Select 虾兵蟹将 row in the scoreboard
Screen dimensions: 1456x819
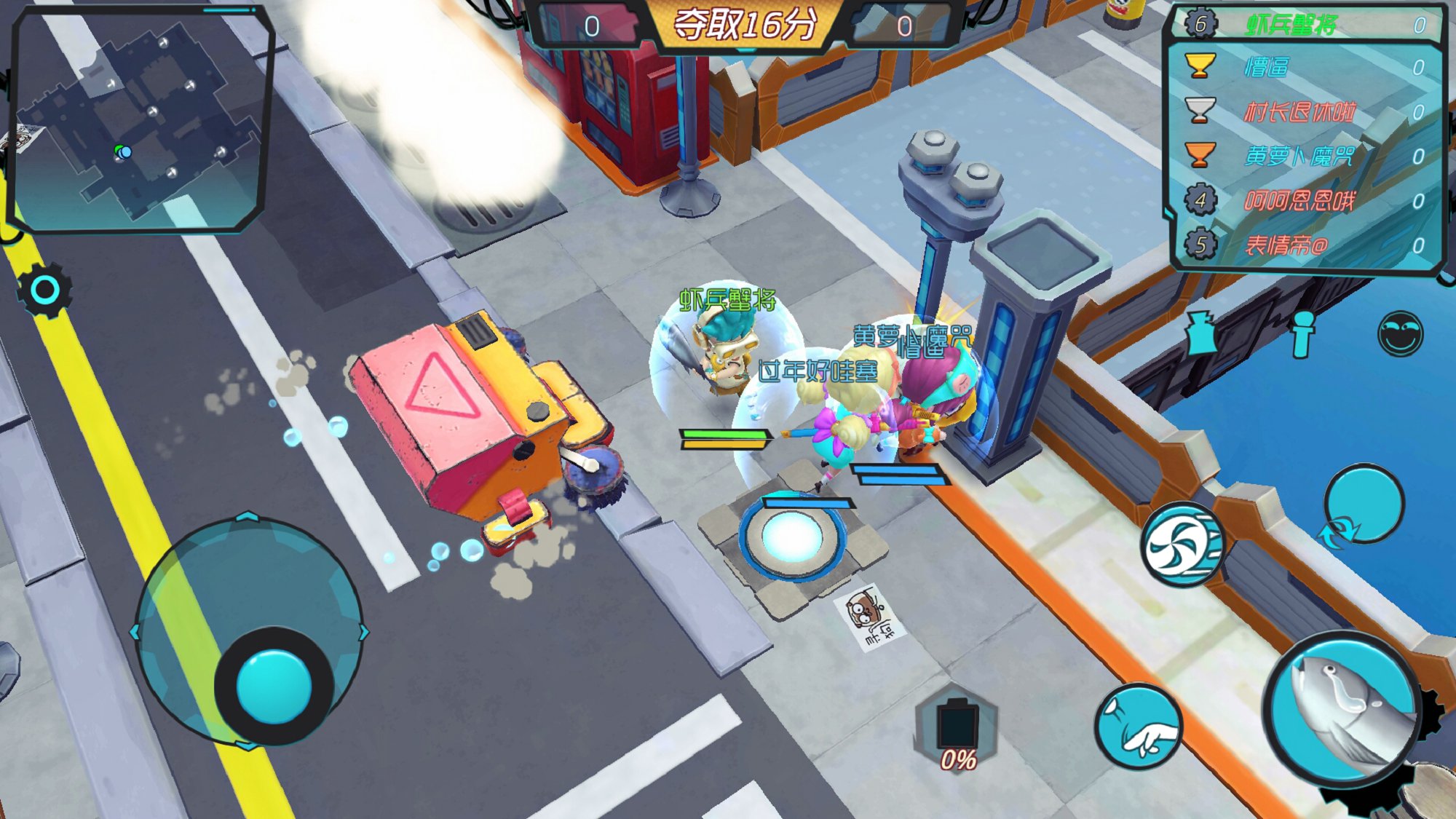pos(1307,25)
